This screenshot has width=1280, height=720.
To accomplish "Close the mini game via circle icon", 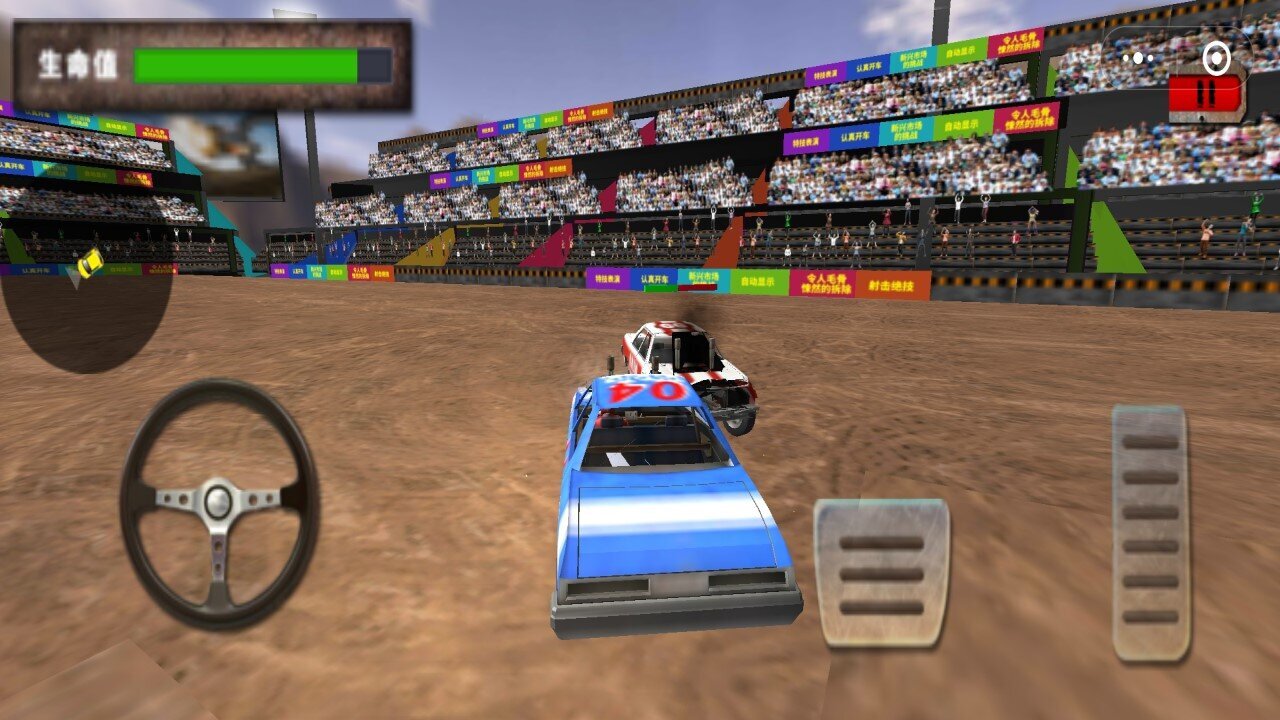I will 1216,58.
